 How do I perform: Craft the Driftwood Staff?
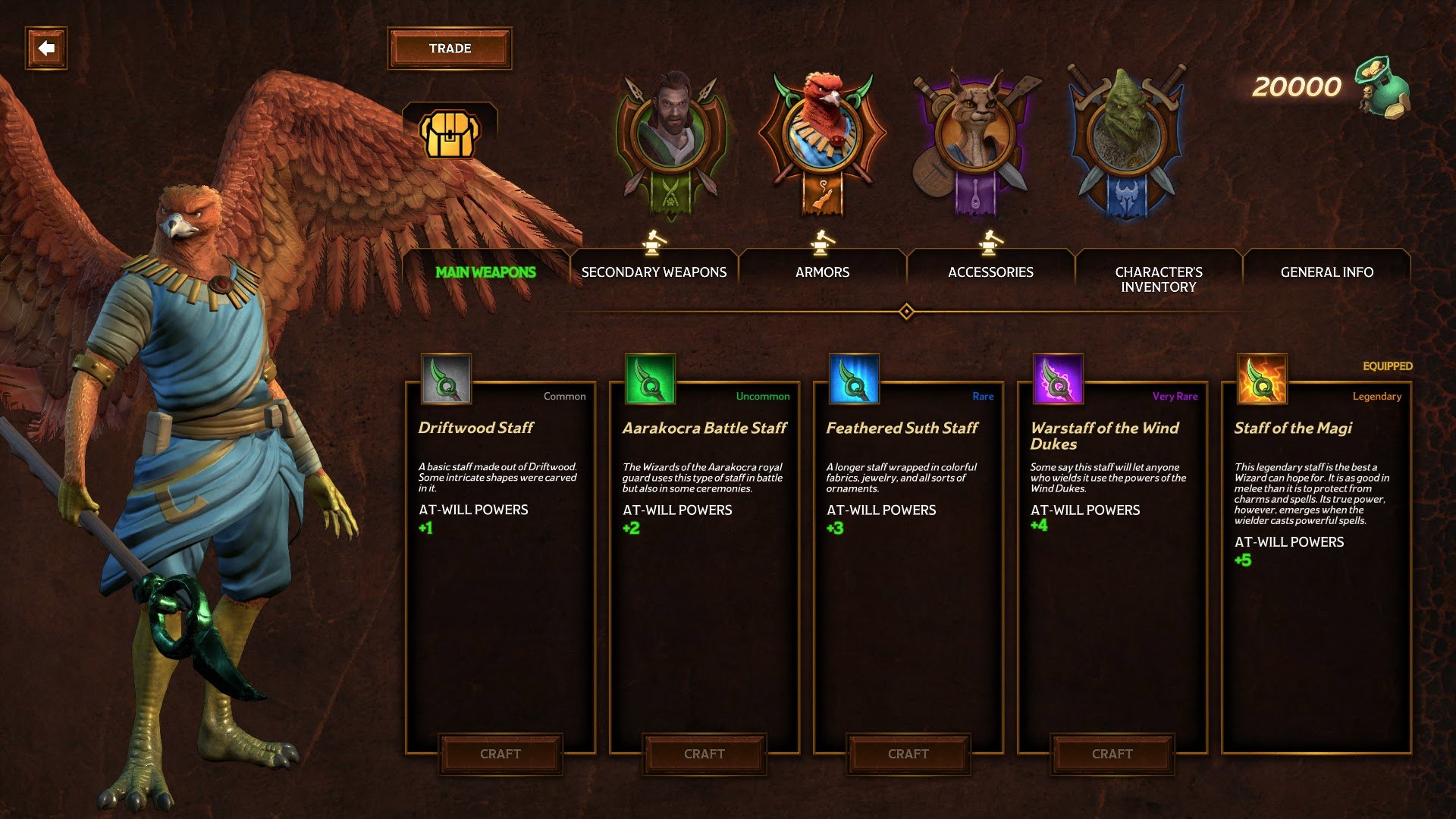500,754
